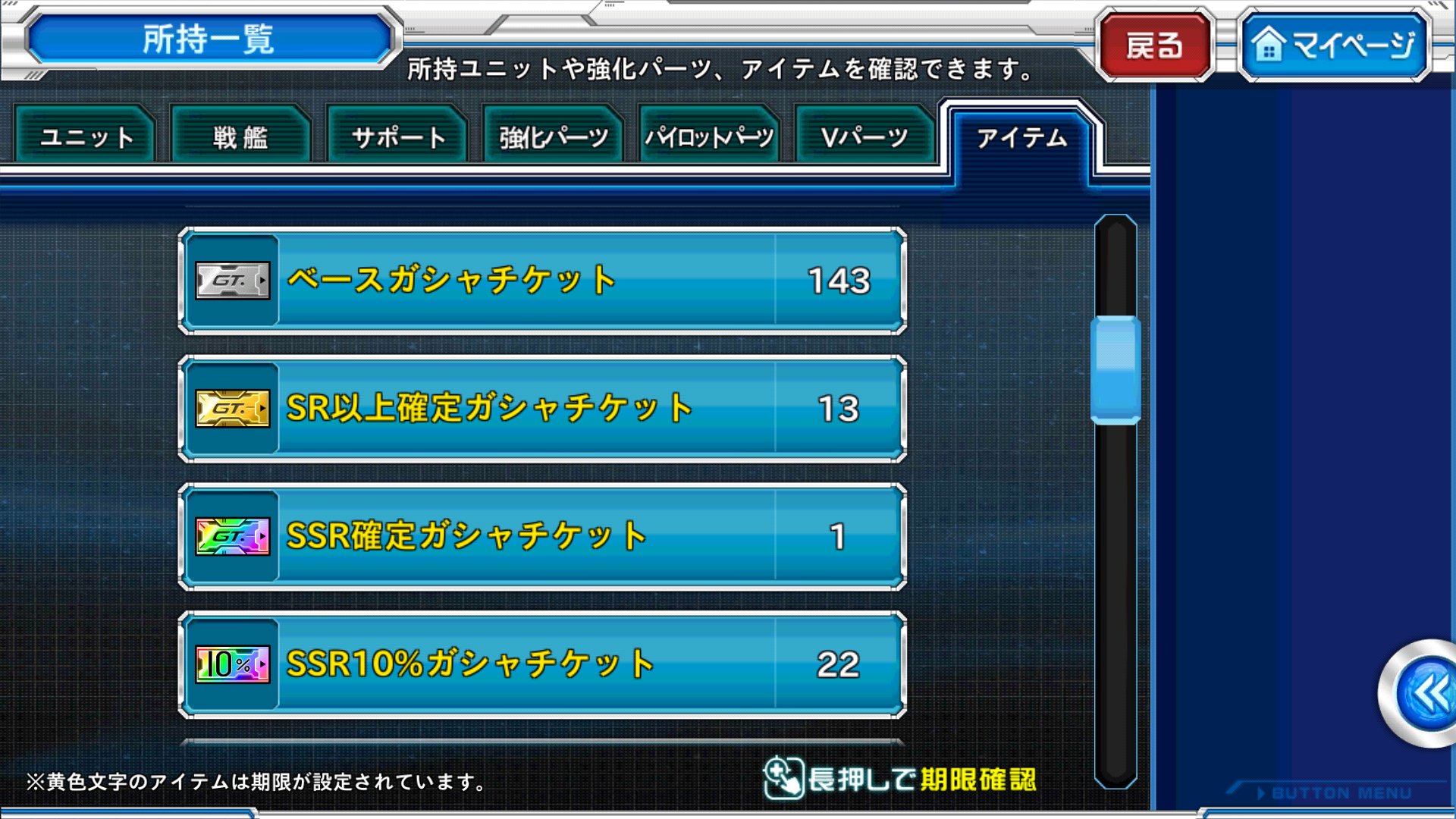Open マイページ home page
The height and width of the screenshot is (819, 1456).
click(1335, 45)
